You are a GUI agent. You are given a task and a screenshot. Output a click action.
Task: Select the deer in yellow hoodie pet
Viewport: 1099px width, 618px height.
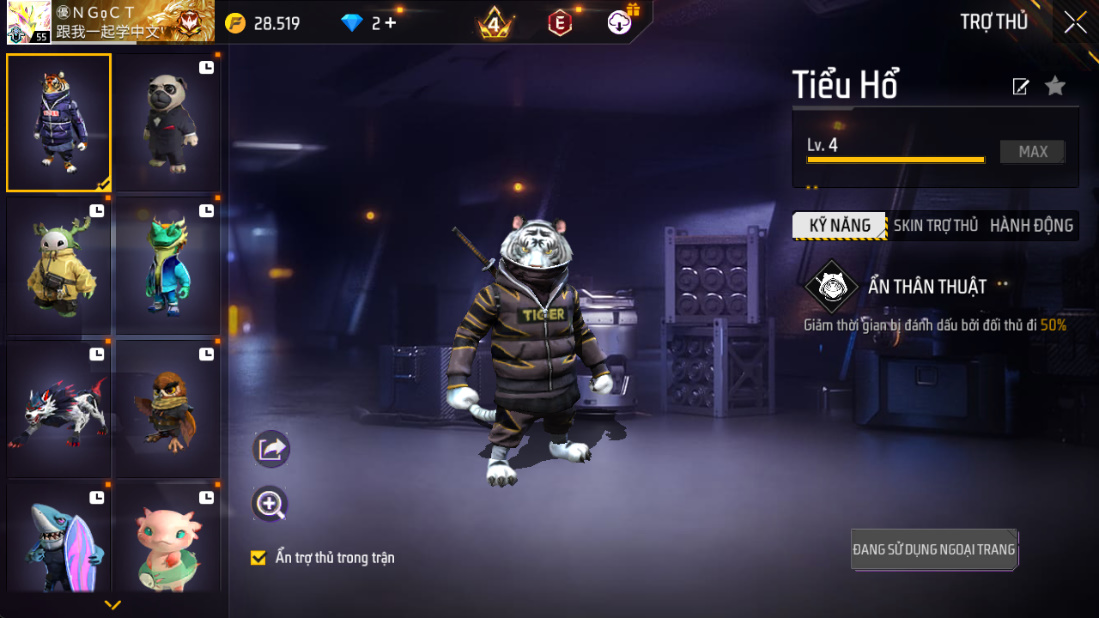59,266
